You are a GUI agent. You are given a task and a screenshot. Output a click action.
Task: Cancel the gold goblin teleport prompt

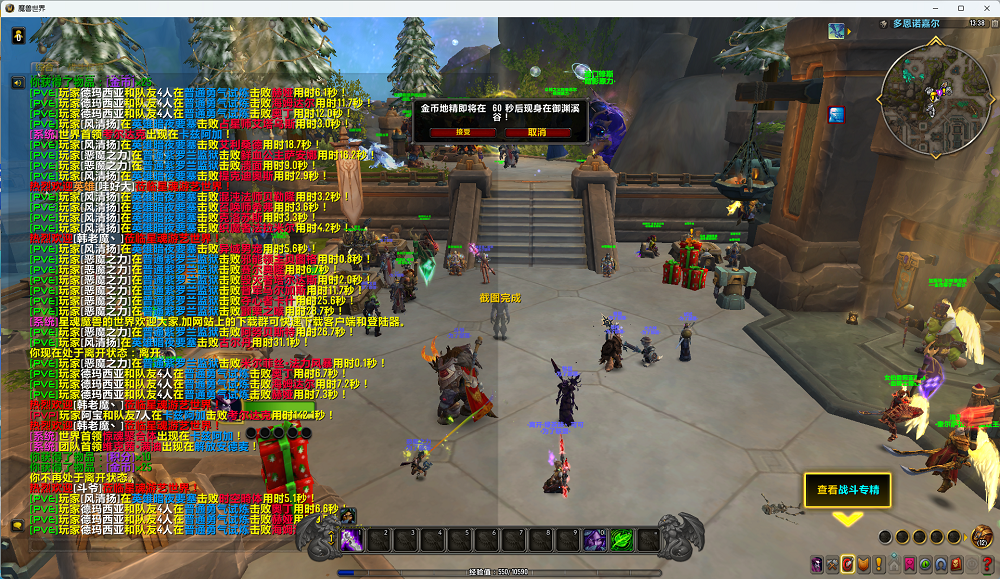[x=537, y=132]
